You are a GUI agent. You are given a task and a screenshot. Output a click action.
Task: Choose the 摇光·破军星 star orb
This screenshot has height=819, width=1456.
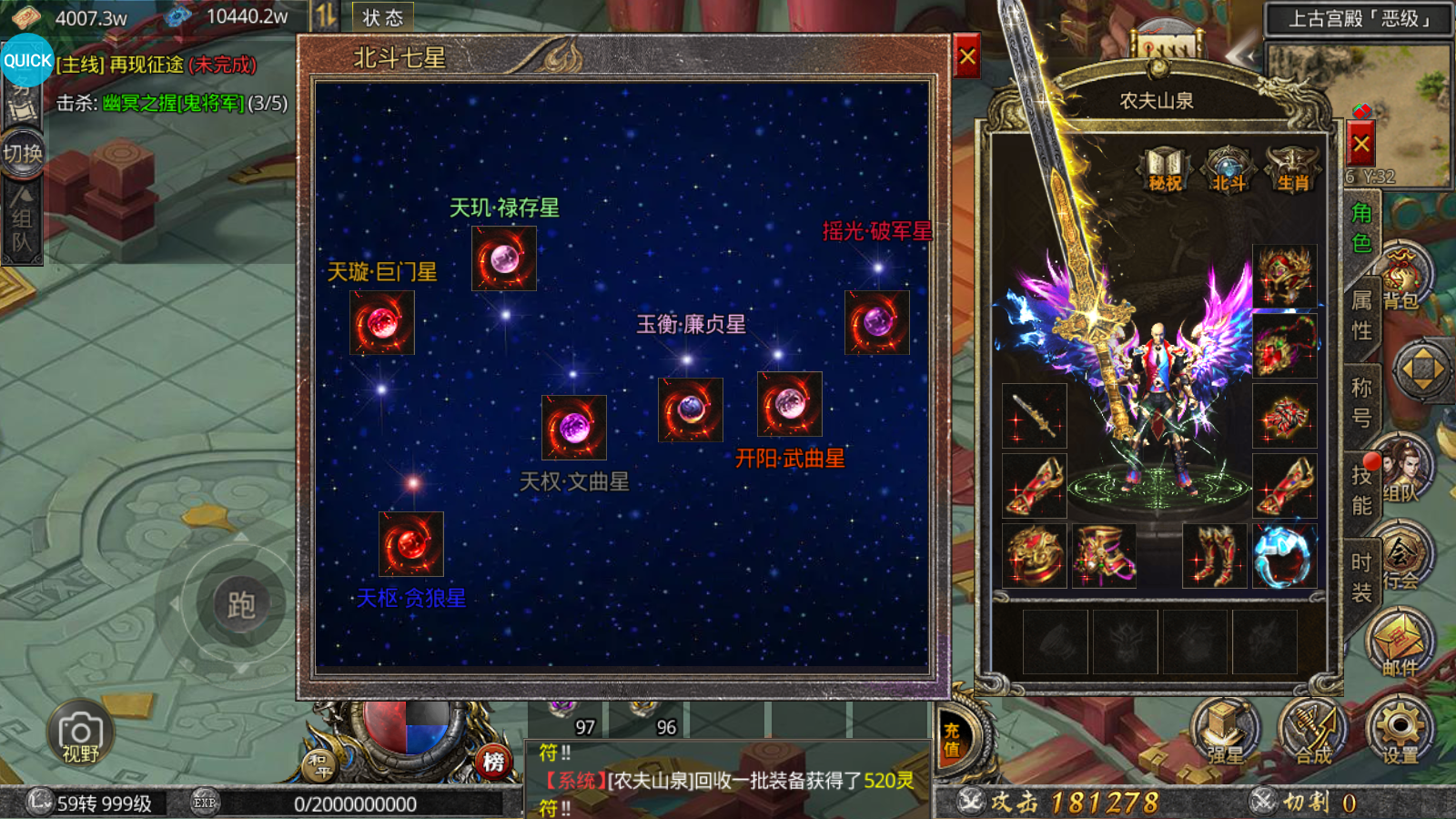click(x=877, y=322)
